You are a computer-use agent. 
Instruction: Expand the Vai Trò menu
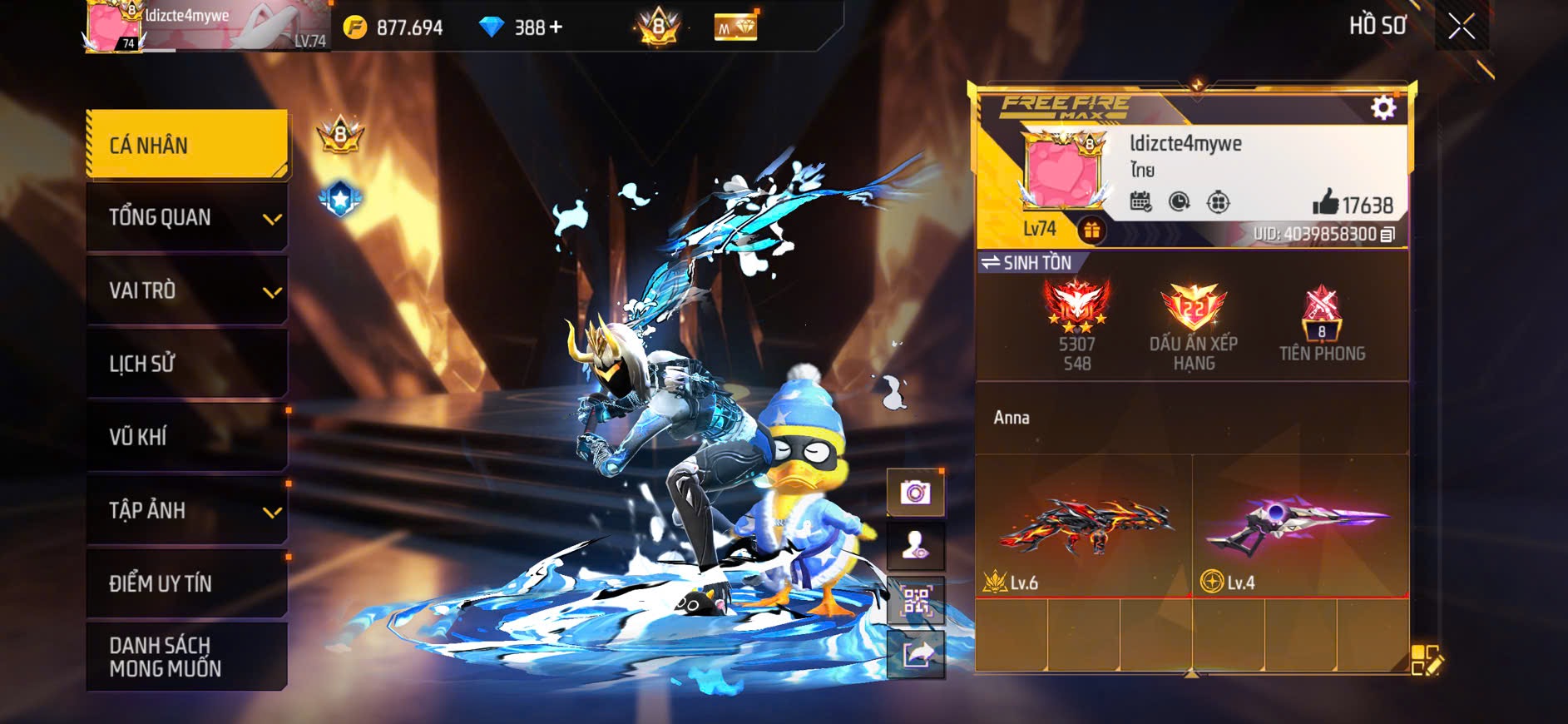click(x=272, y=292)
